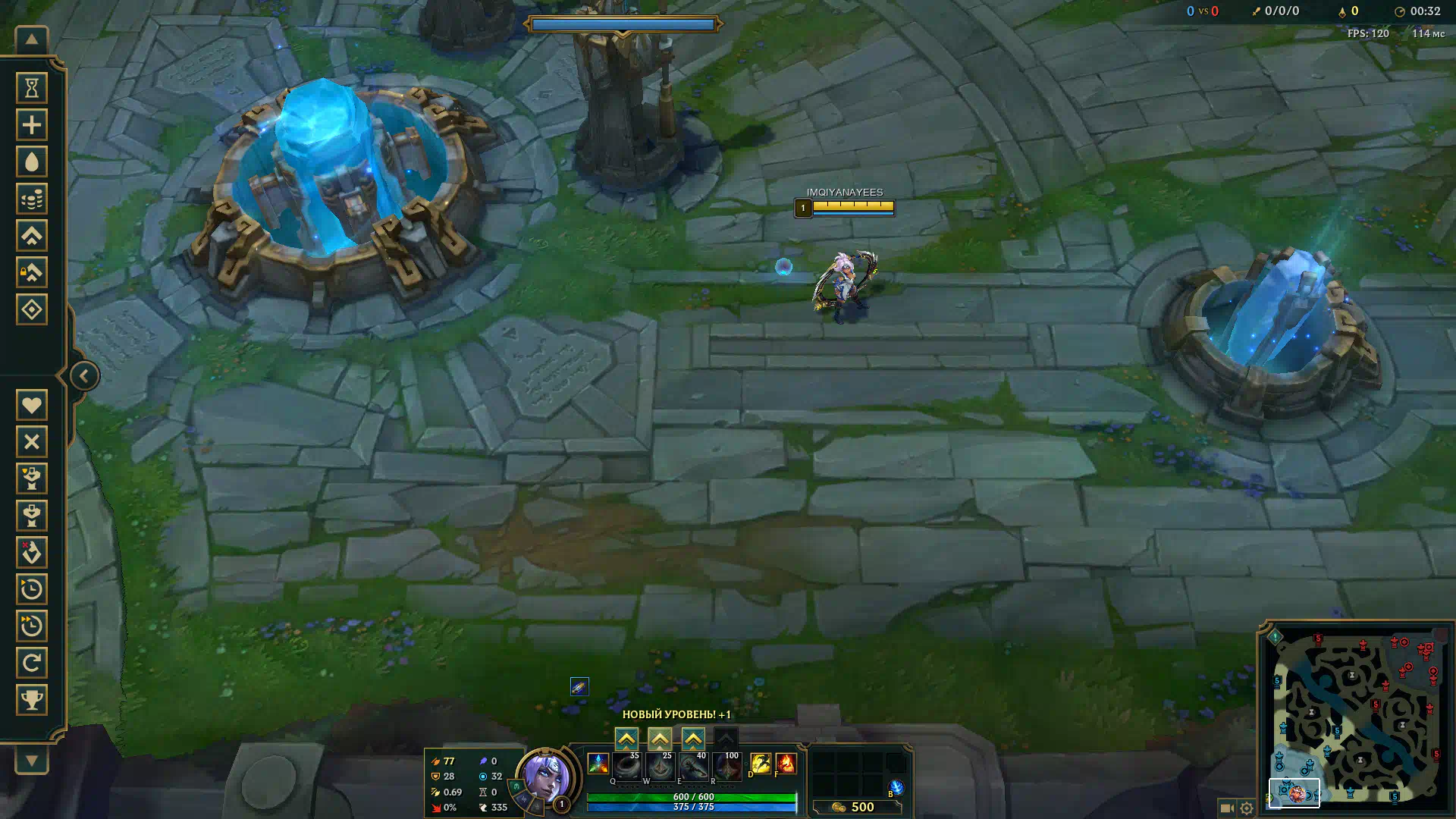The image size is (1456, 819).
Task: Click the trophy icon in the practice panel
Action: tap(32, 699)
